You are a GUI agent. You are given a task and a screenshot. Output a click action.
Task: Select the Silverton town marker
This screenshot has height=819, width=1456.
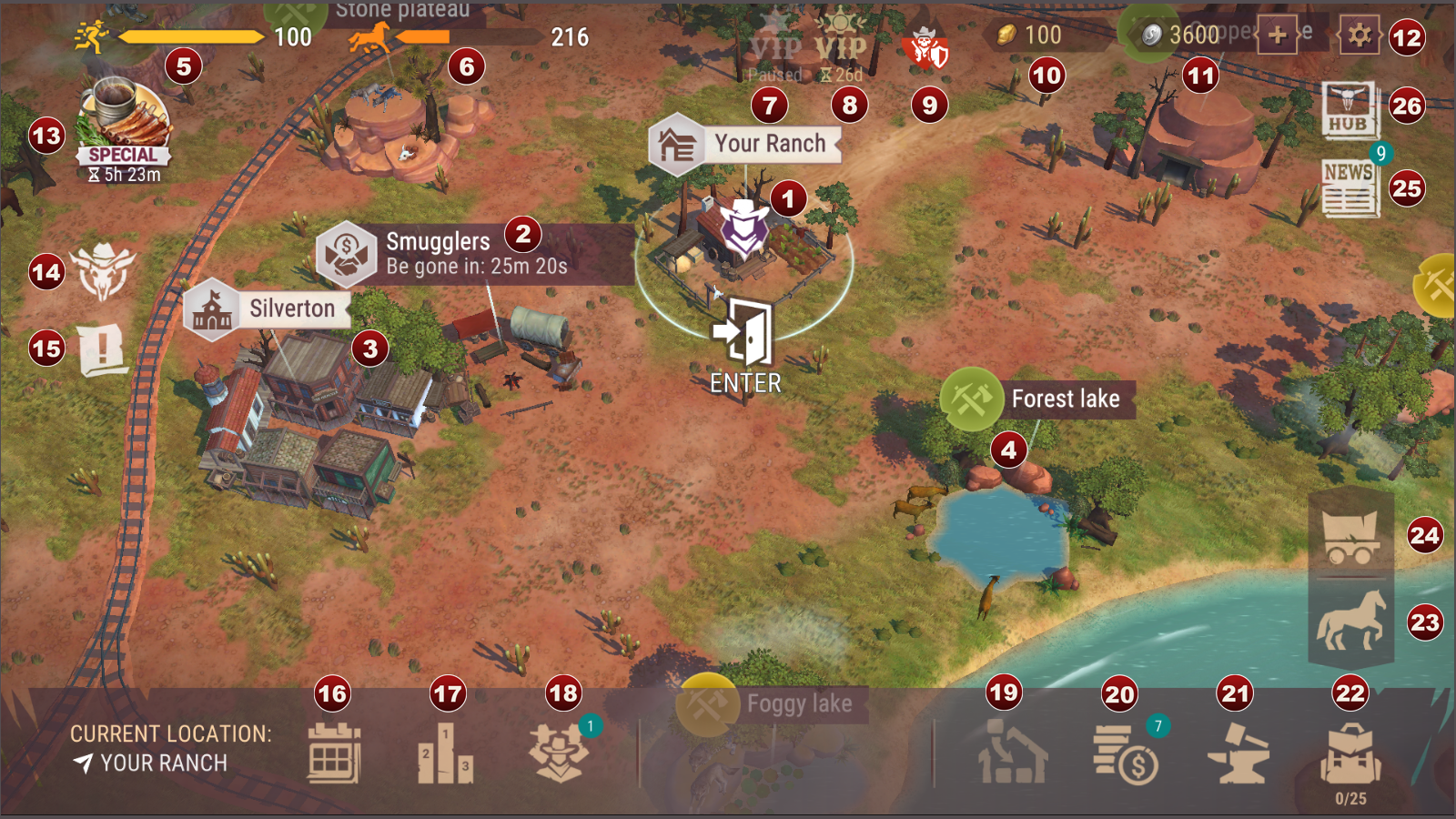pyautogui.click(x=211, y=309)
